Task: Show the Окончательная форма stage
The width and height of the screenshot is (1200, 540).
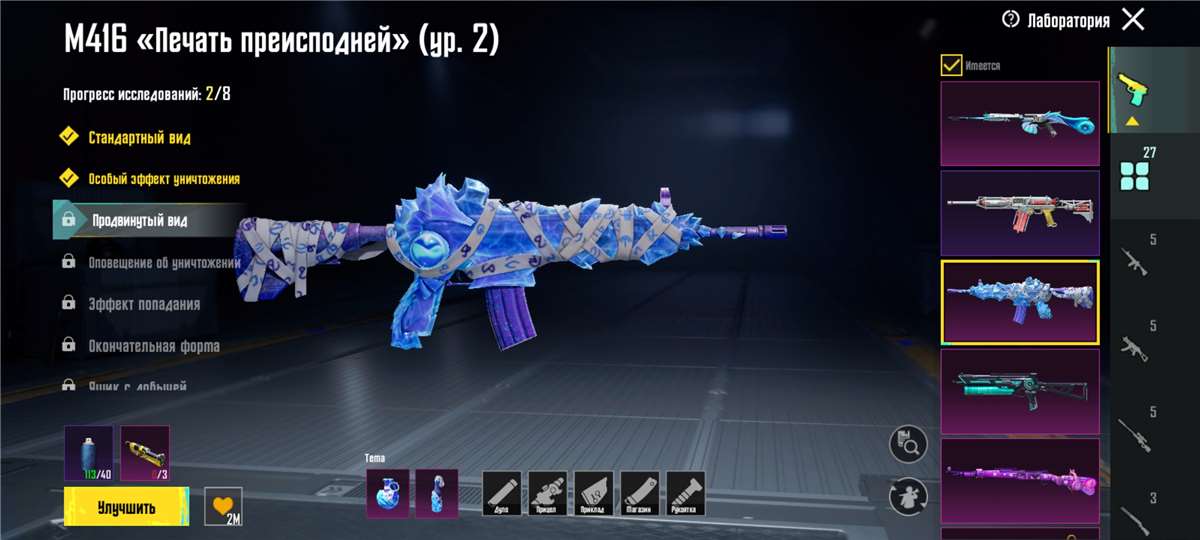Action: pyautogui.click(x=153, y=346)
